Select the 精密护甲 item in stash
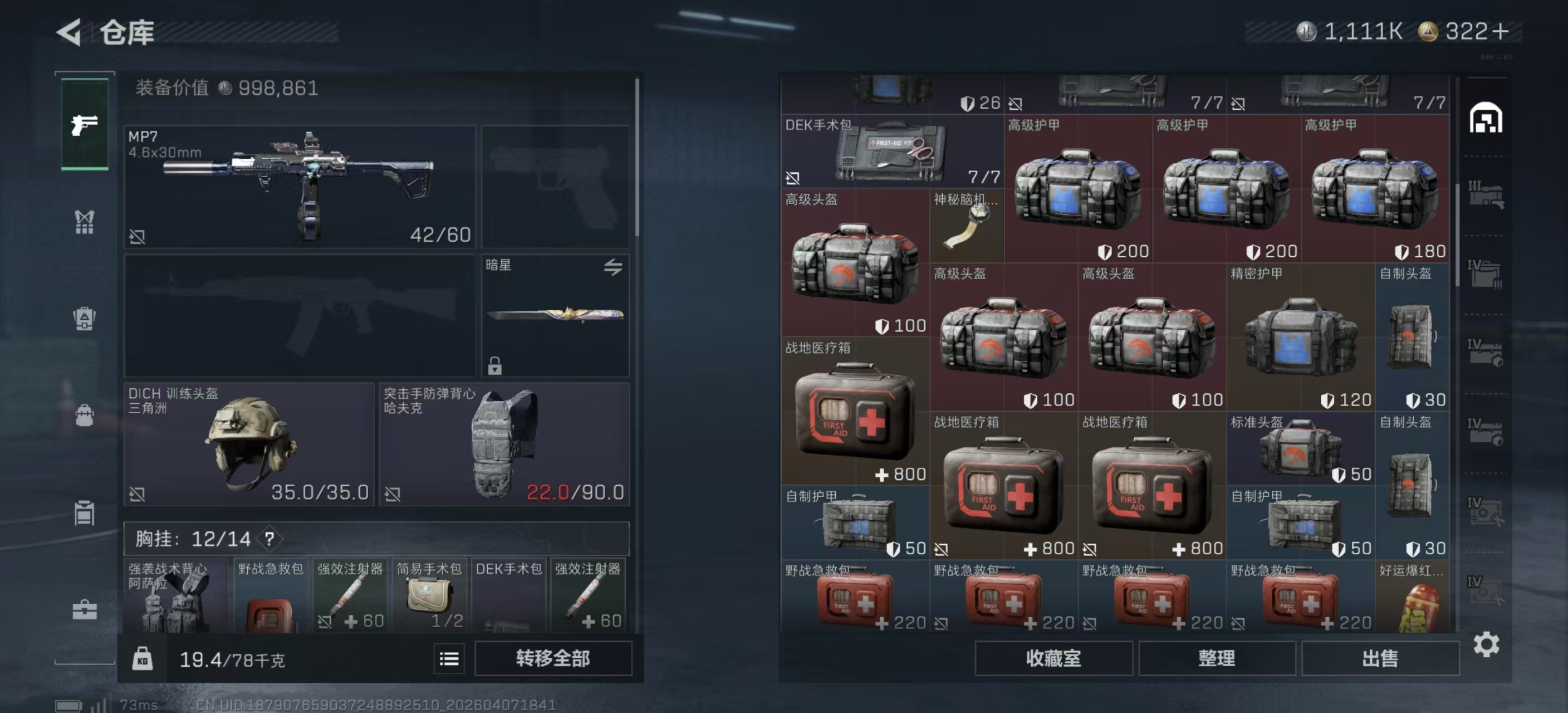1568x713 pixels. coord(1300,338)
